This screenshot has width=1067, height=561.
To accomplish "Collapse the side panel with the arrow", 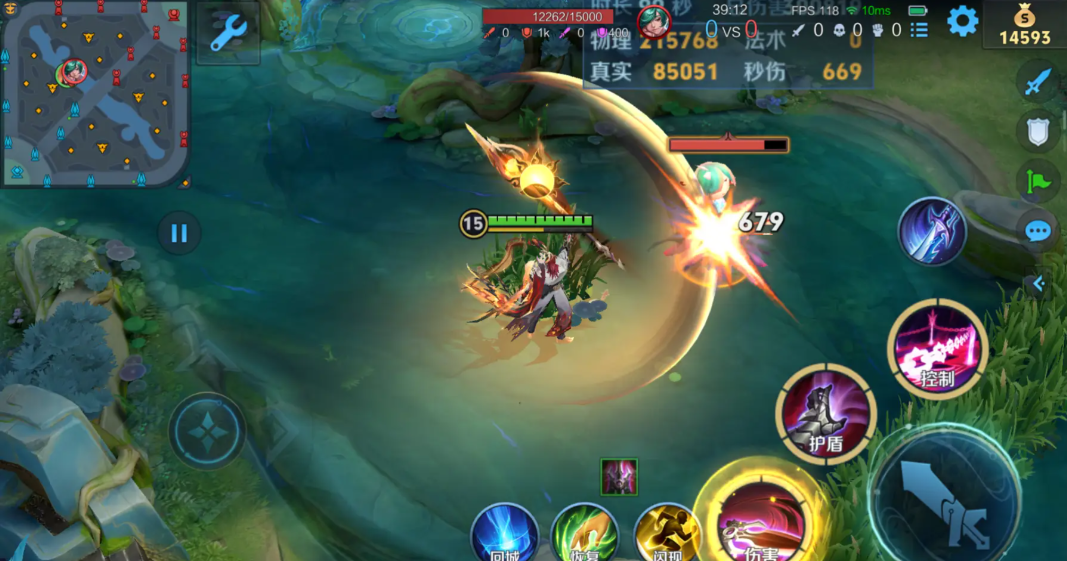I will click(x=1038, y=284).
